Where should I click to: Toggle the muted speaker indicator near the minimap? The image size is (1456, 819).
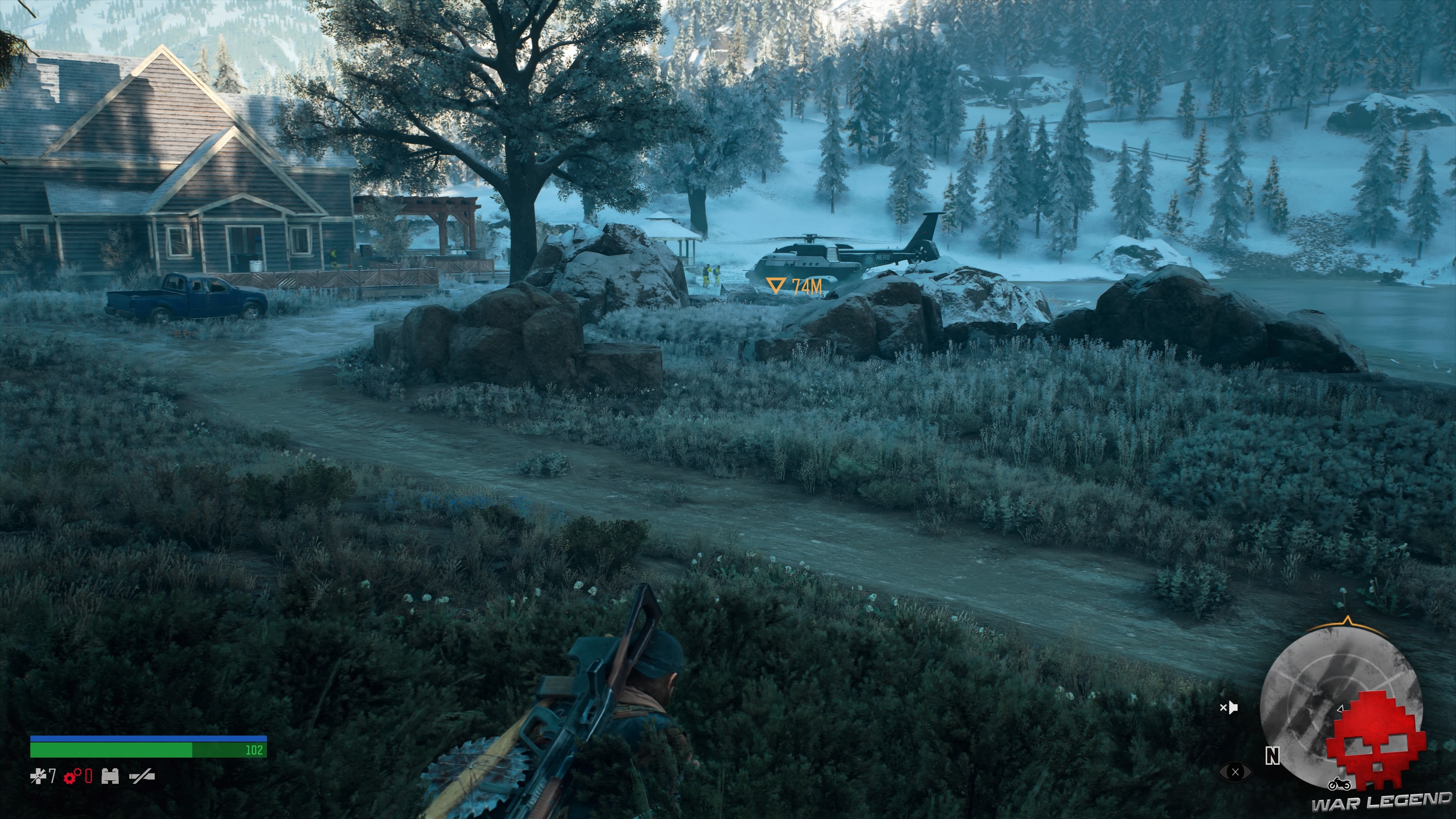(x=1230, y=708)
